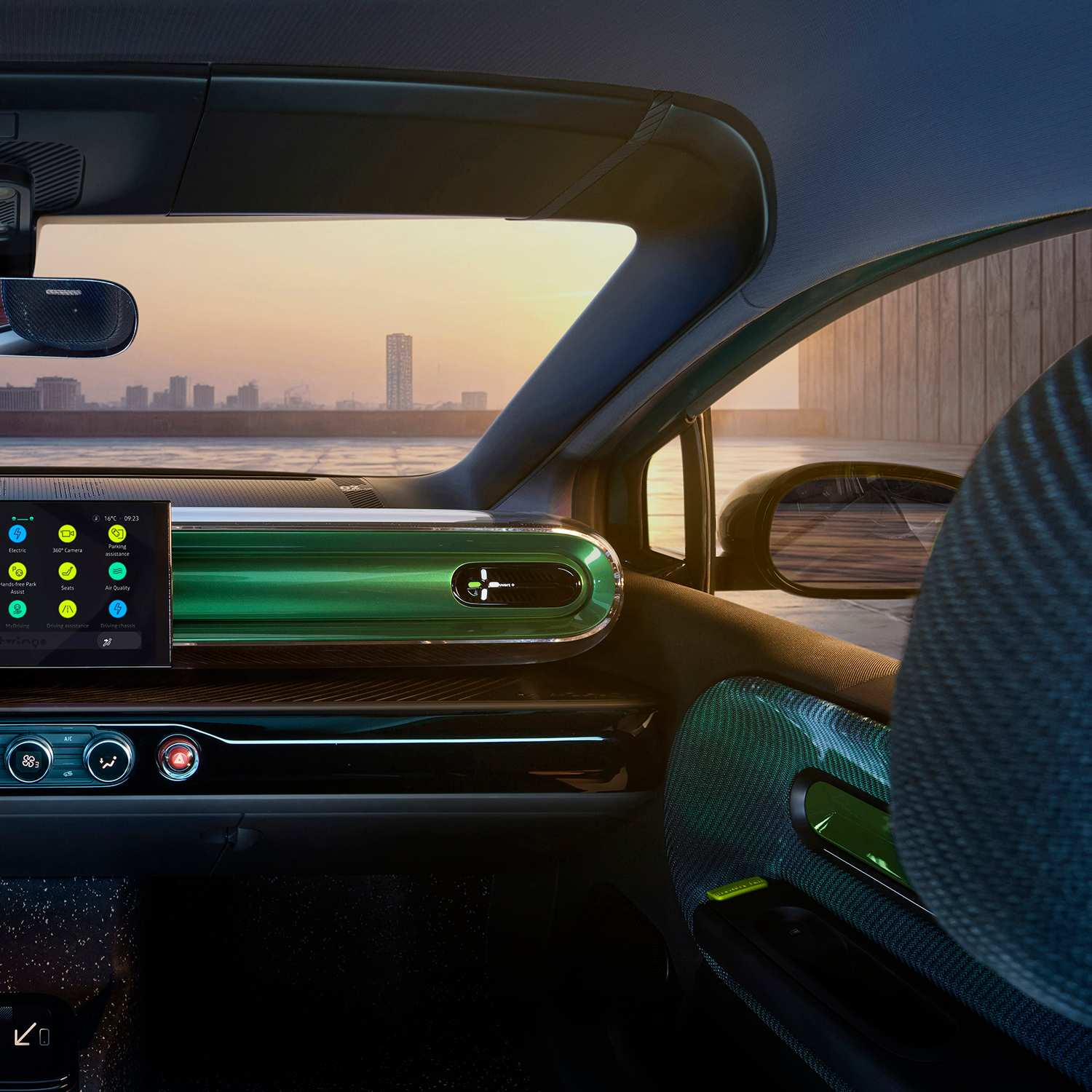Select Hands-free Park Assist
Screen dimensions: 1092x1092
17,572
